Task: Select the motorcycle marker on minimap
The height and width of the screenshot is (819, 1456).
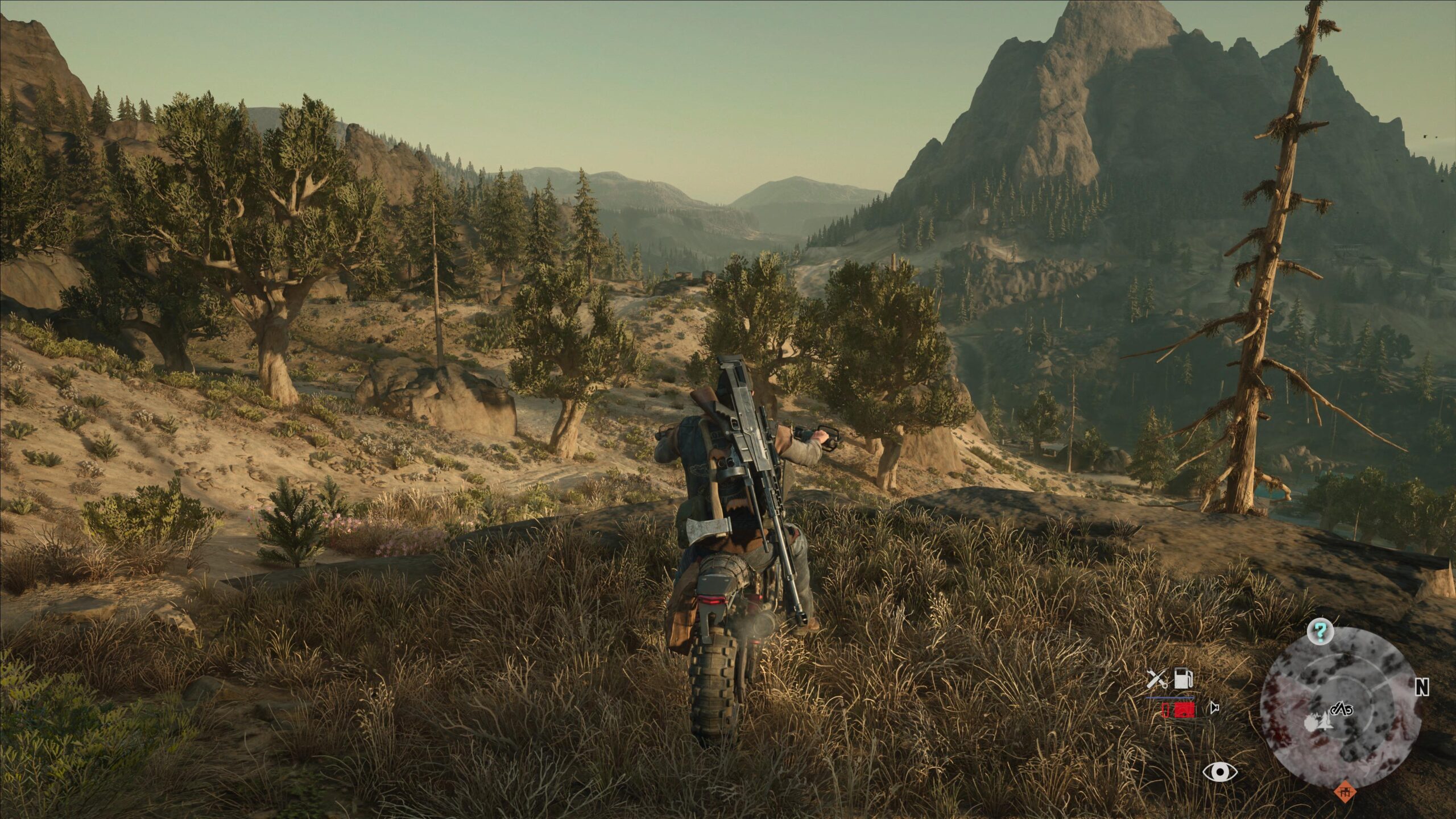Action: click(x=1343, y=709)
